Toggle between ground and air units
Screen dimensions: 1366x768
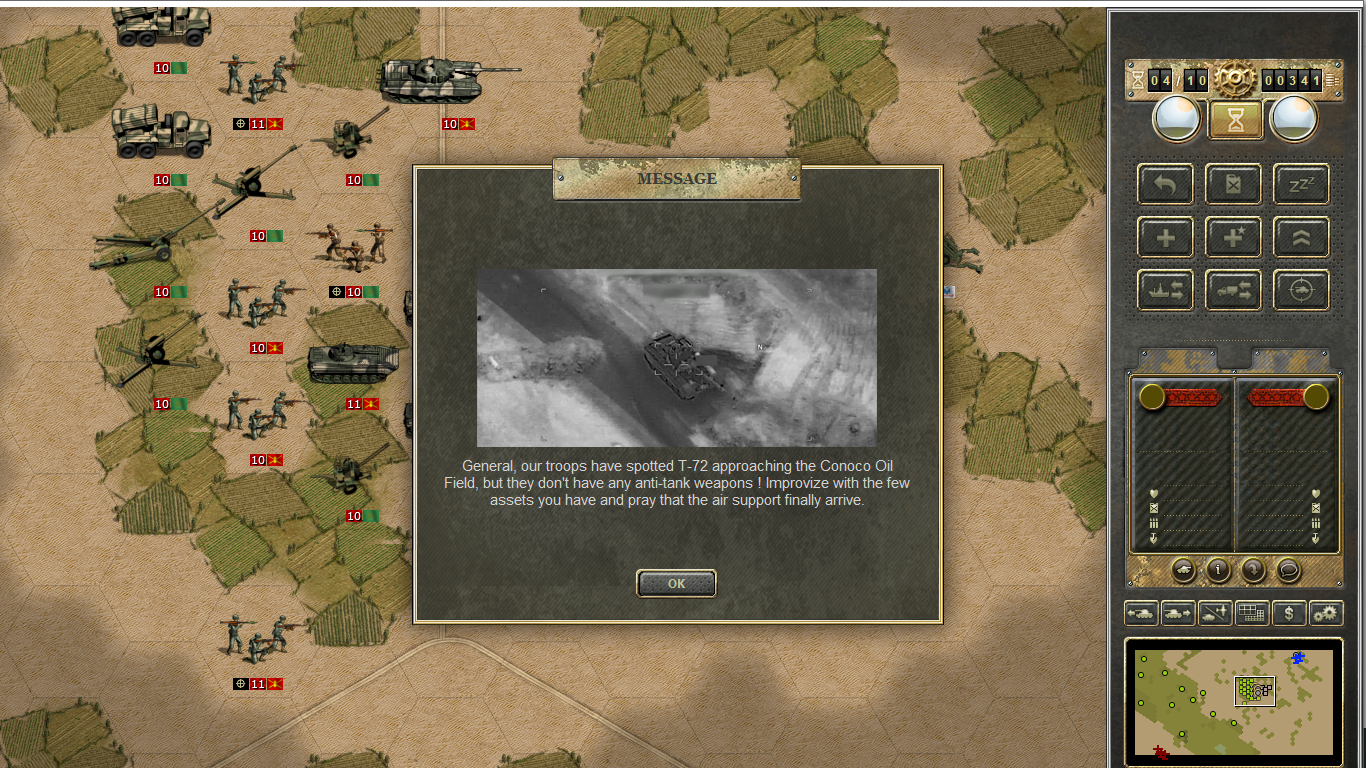click(x=1215, y=613)
